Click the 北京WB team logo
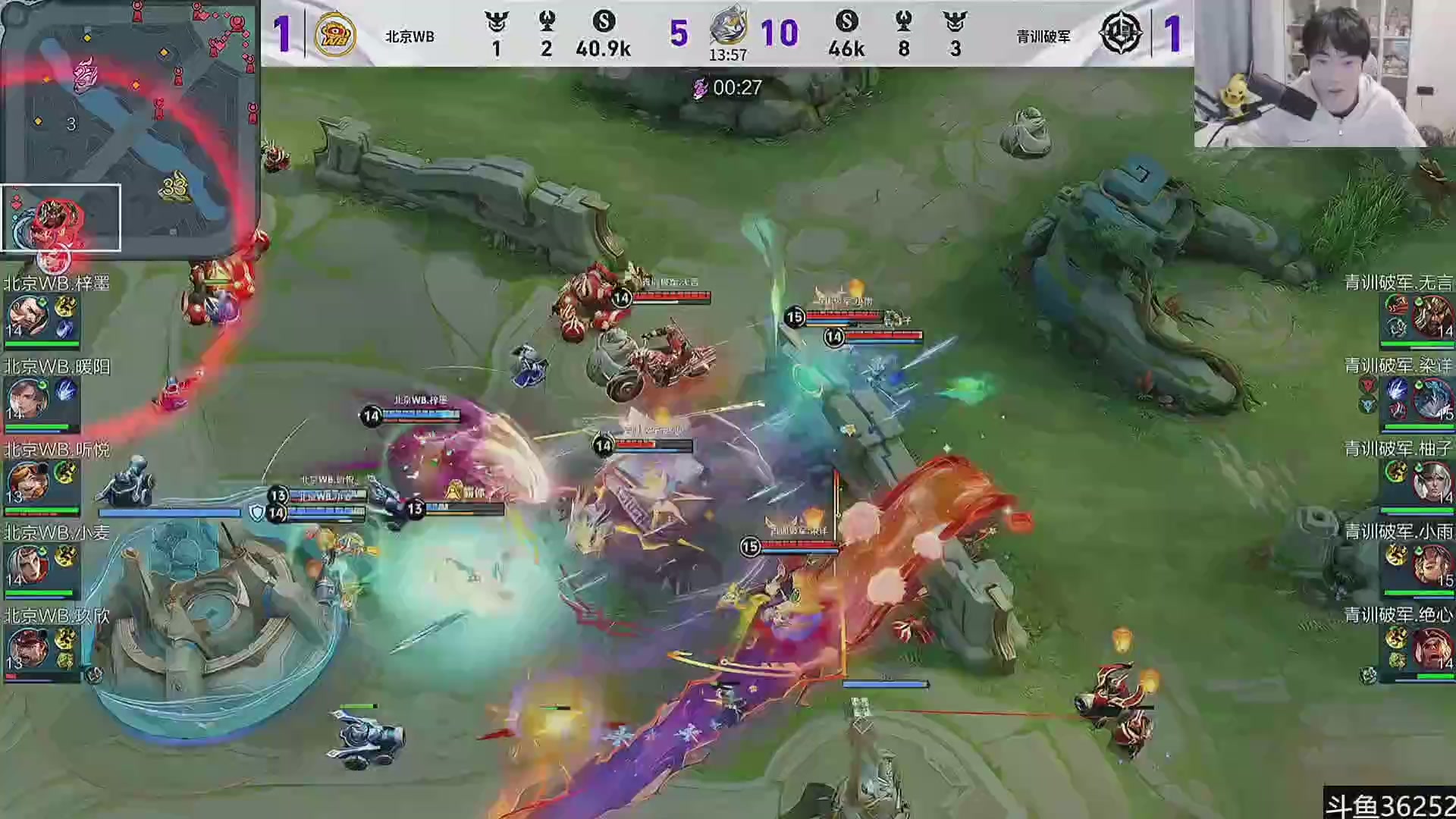The image size is (1456, 819). pos(335,34)
